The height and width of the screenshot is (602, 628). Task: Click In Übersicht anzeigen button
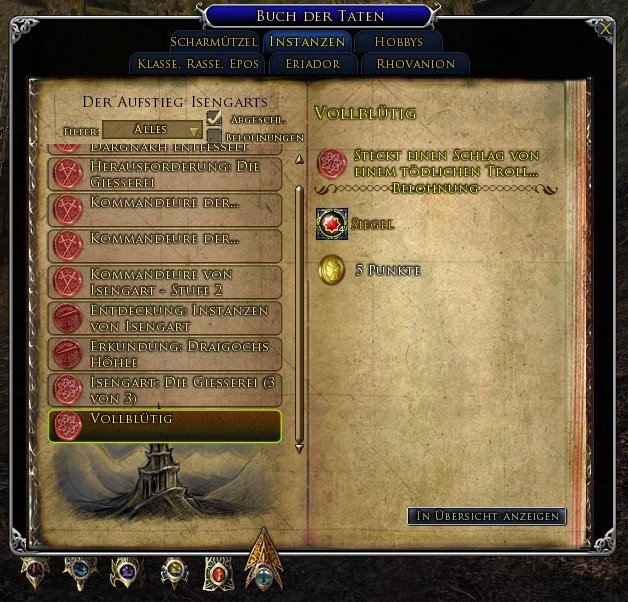(x=487, y=516)
